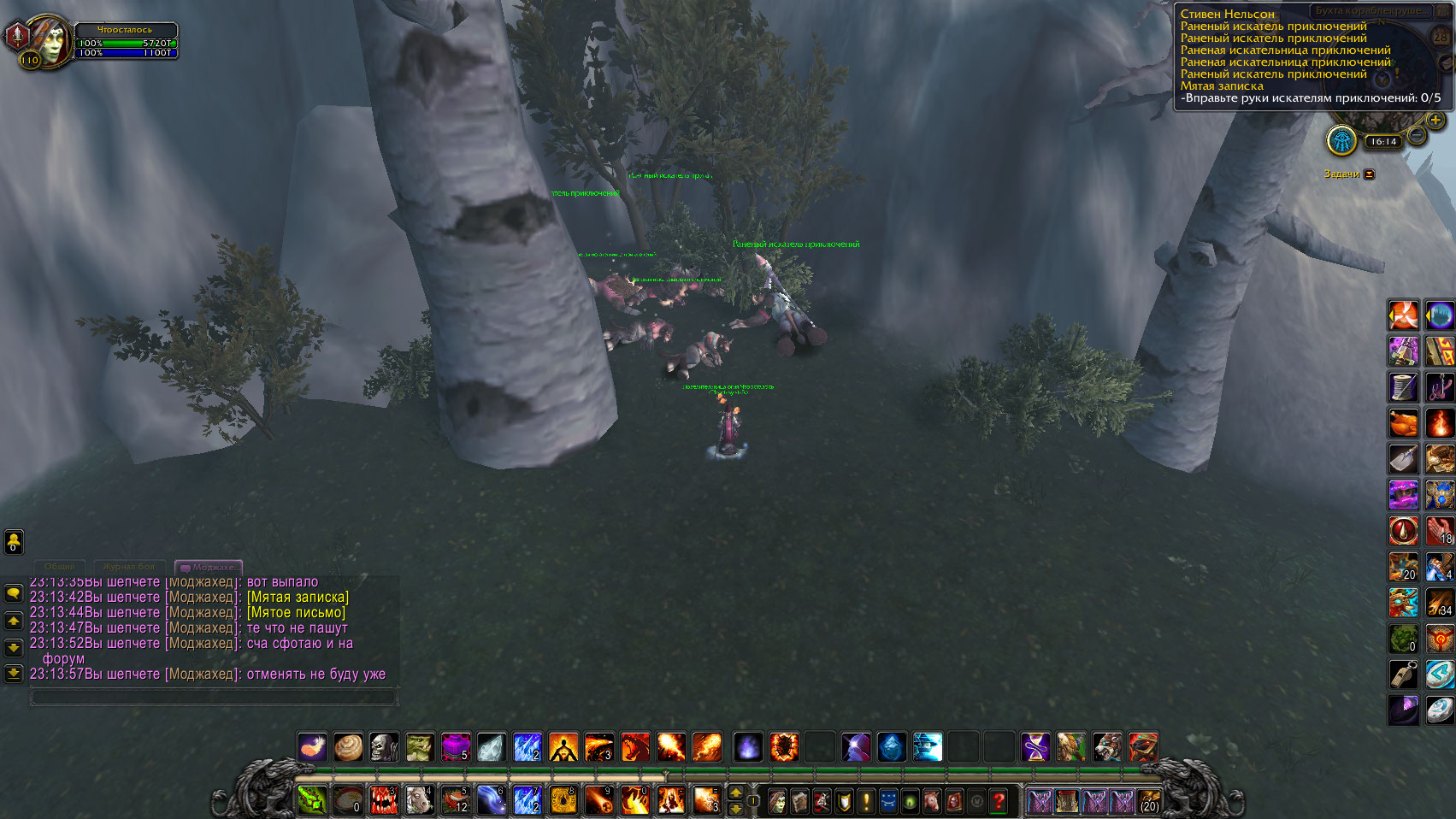Viewport: 1456px width, 819px height.
Task: Click the [Мятая записка] item link in chat
Action: 298,597
